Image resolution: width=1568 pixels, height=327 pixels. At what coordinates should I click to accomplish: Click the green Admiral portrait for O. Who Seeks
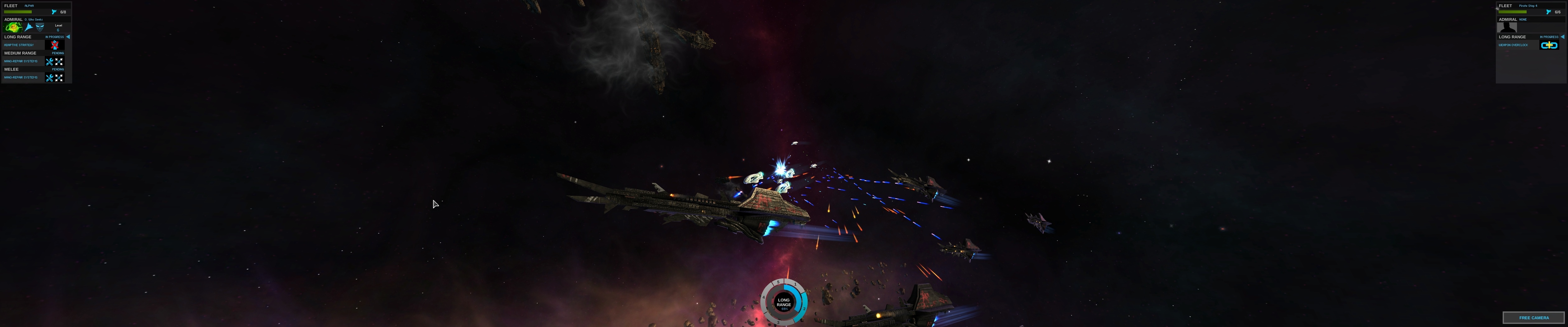pyautogui.click(x=12, y=27)
